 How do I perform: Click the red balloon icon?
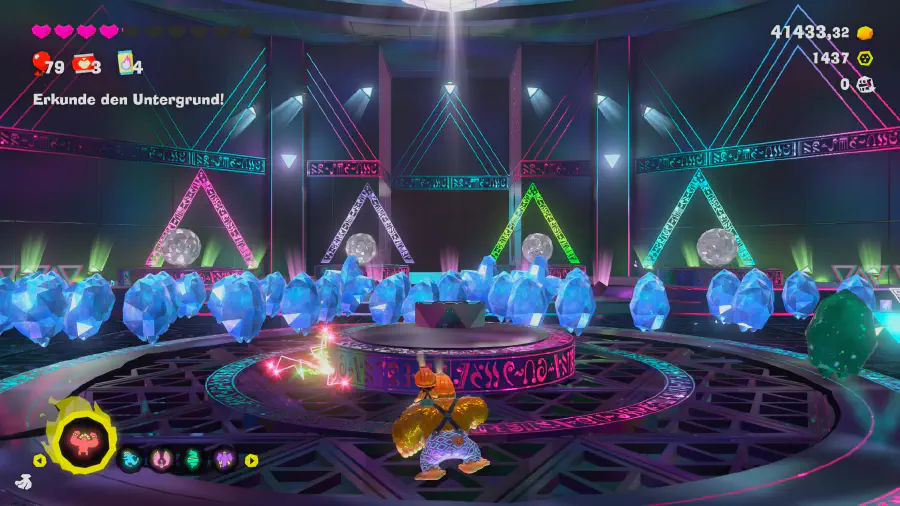[41, 66]
